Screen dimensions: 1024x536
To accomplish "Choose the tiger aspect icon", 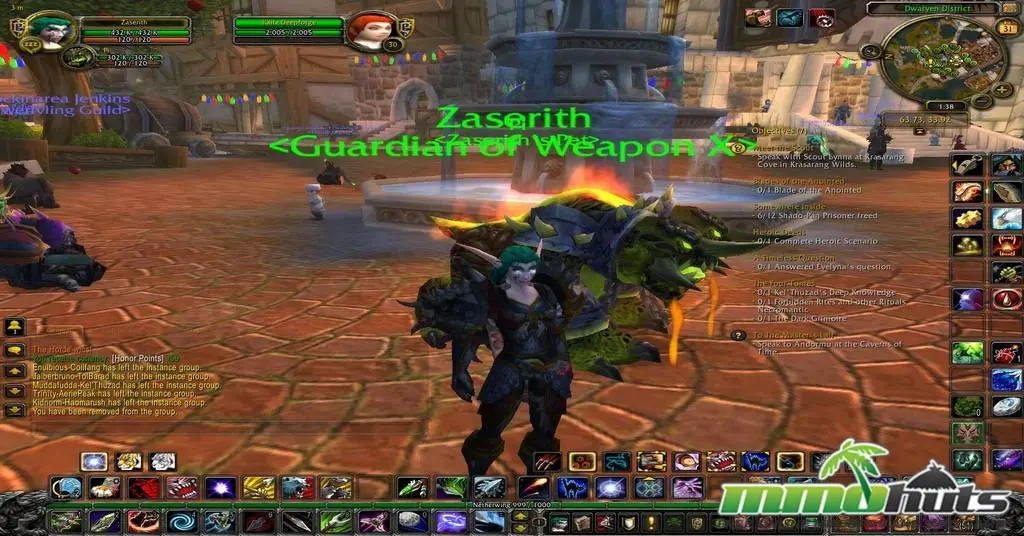I will tap(128, 461).
